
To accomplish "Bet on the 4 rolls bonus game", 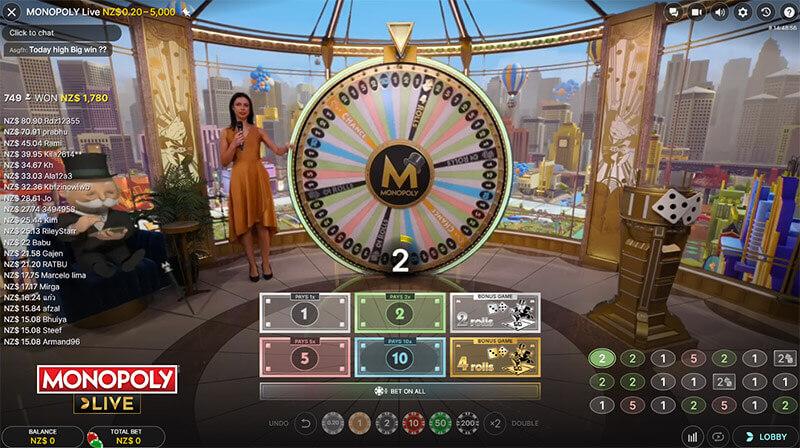I will pos(495,357).
